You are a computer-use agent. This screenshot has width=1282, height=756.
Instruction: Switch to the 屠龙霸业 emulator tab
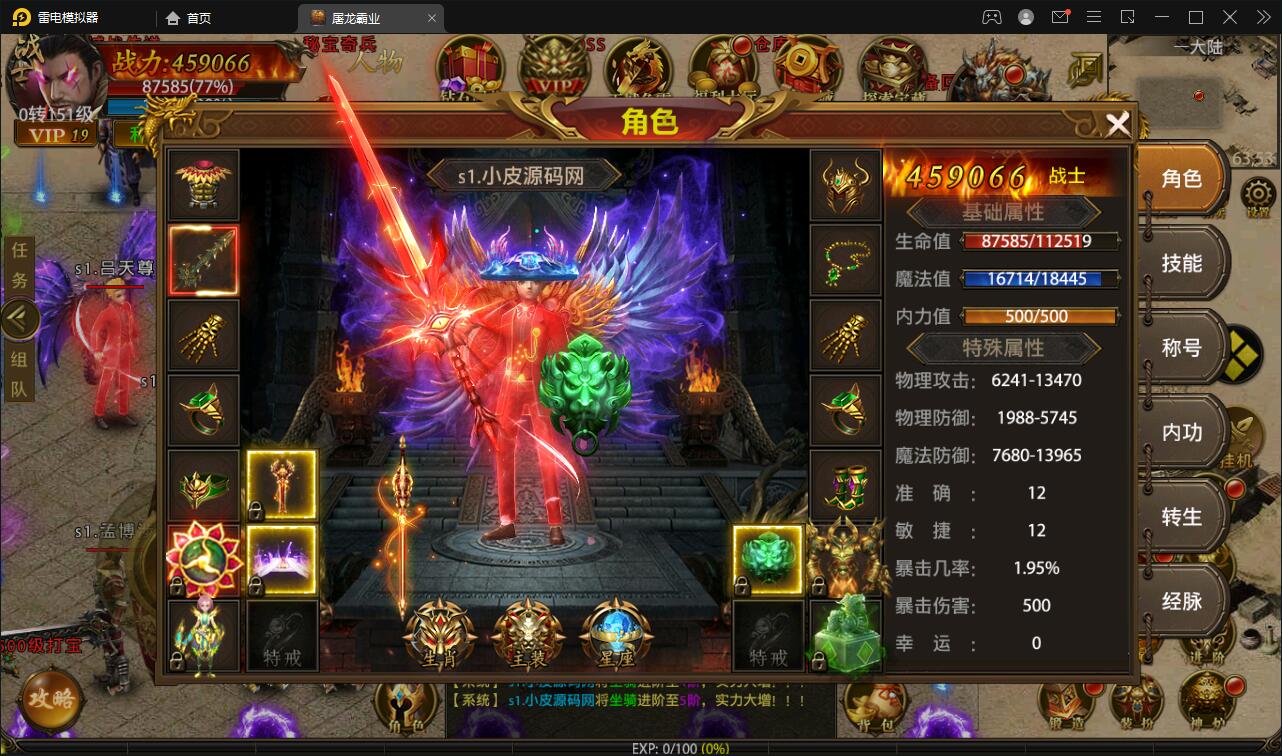point(358,17)
